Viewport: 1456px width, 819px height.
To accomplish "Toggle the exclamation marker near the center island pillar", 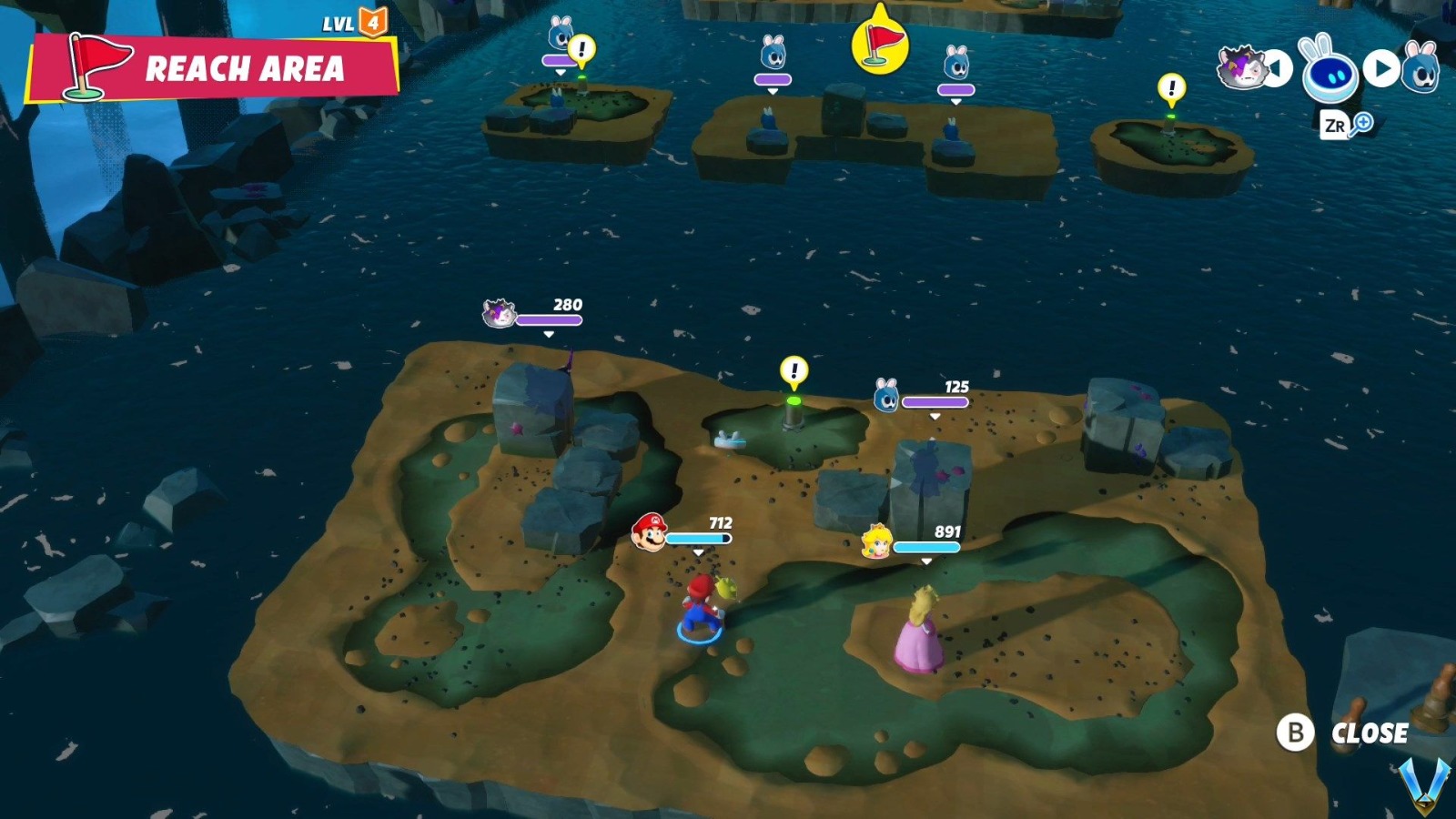I will point(794,369).
